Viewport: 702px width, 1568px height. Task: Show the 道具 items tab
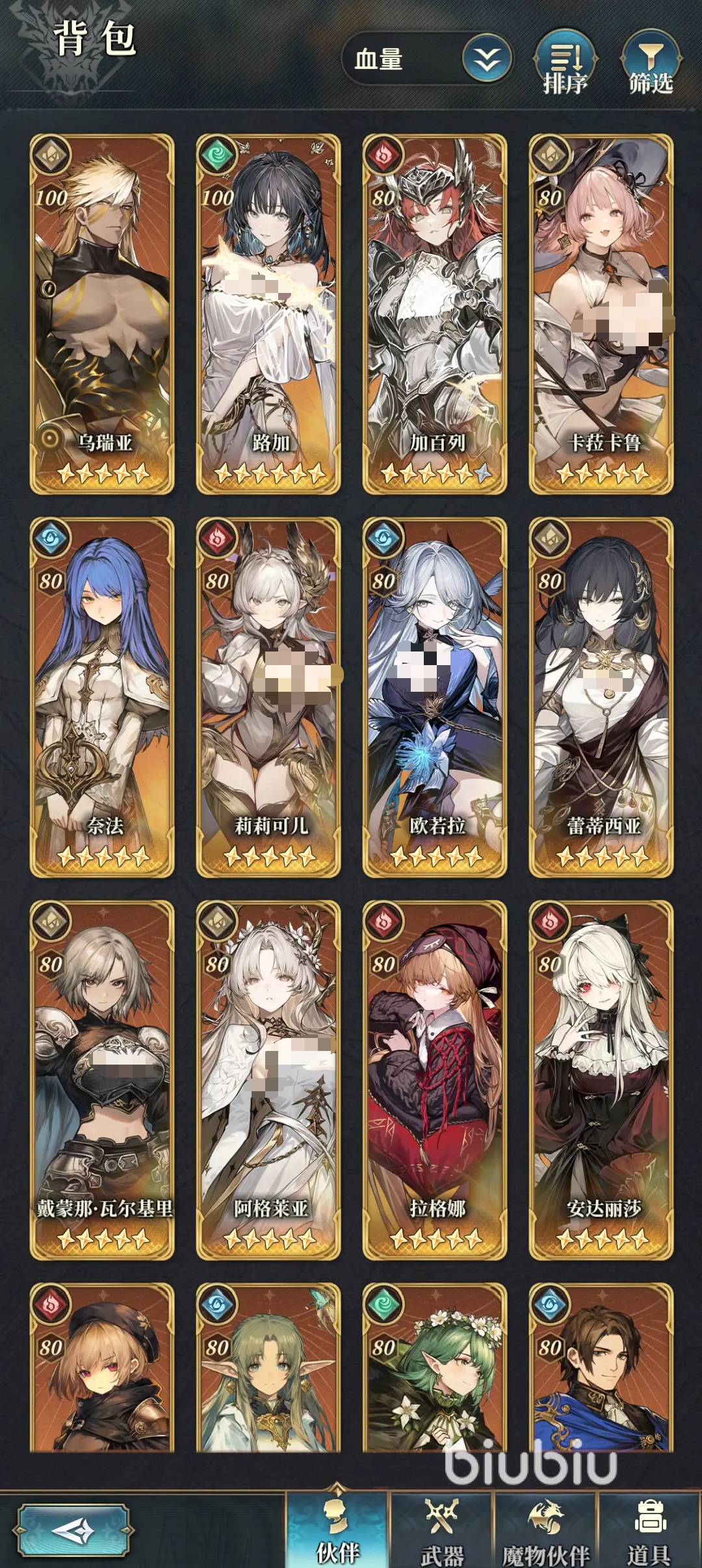click(x=649, y=1530)
